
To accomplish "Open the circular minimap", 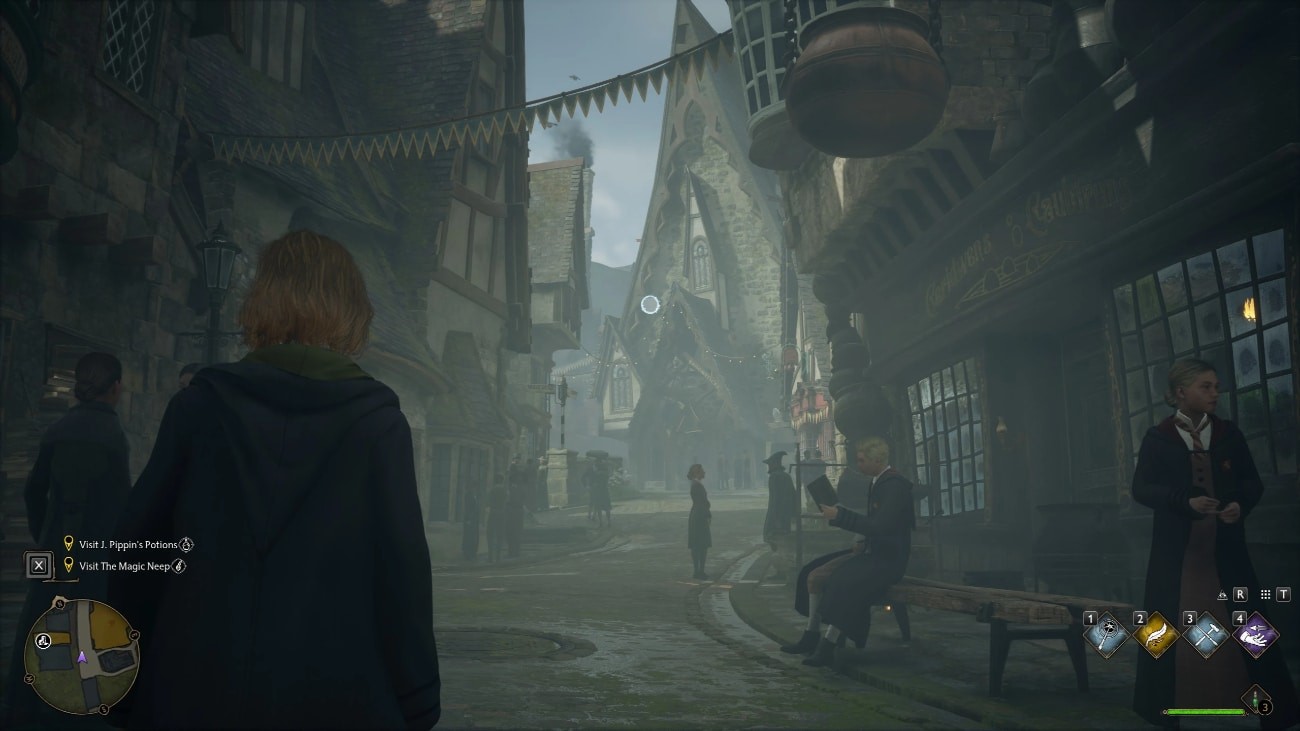I will tap(82, 656).
